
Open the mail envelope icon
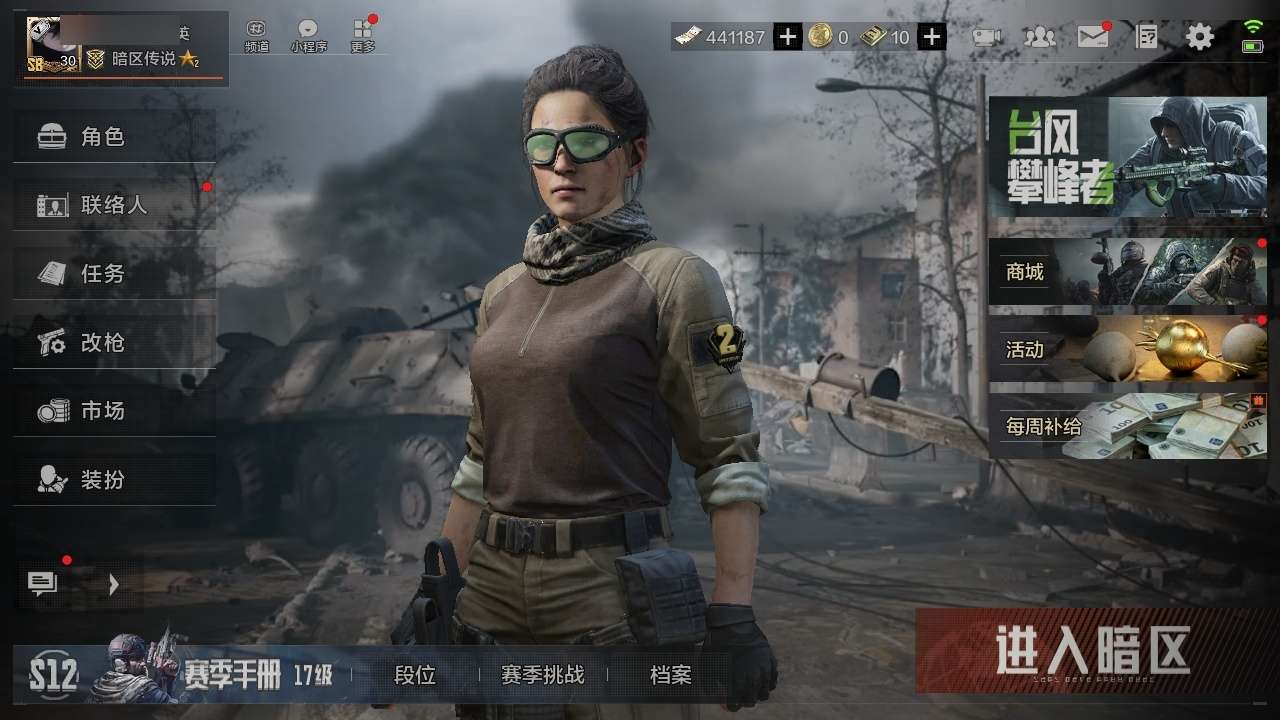pyautogui.click(x=1093, y=38)
